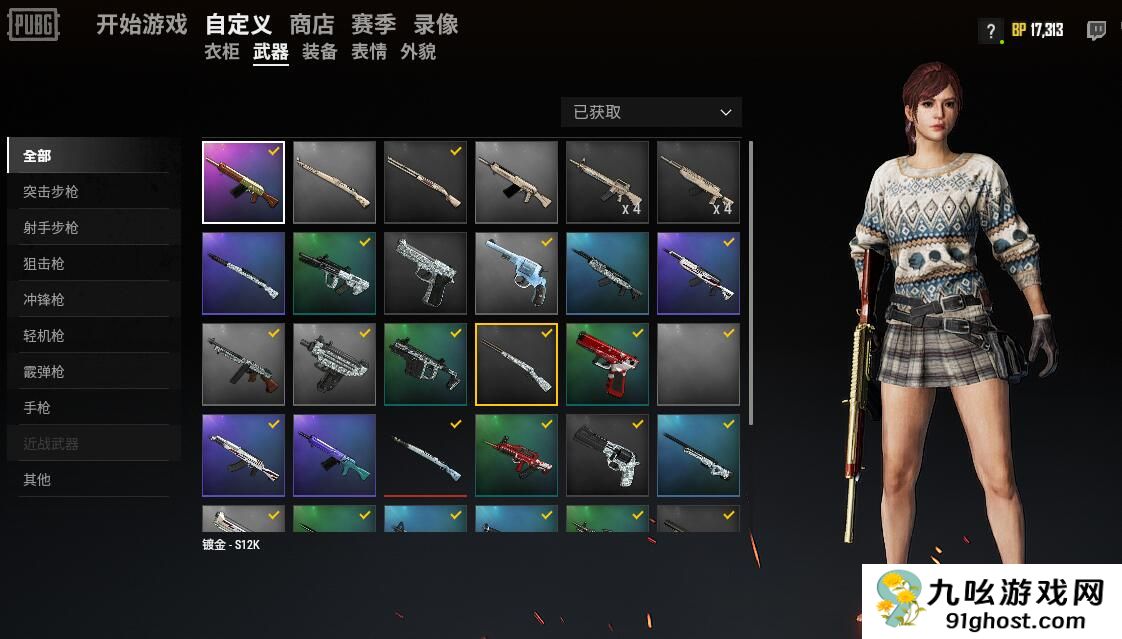This screenshot has width=1122, height=639.
Task: Select the gold-plated S12K skin on pink background
Action: (x=243, y=182)
